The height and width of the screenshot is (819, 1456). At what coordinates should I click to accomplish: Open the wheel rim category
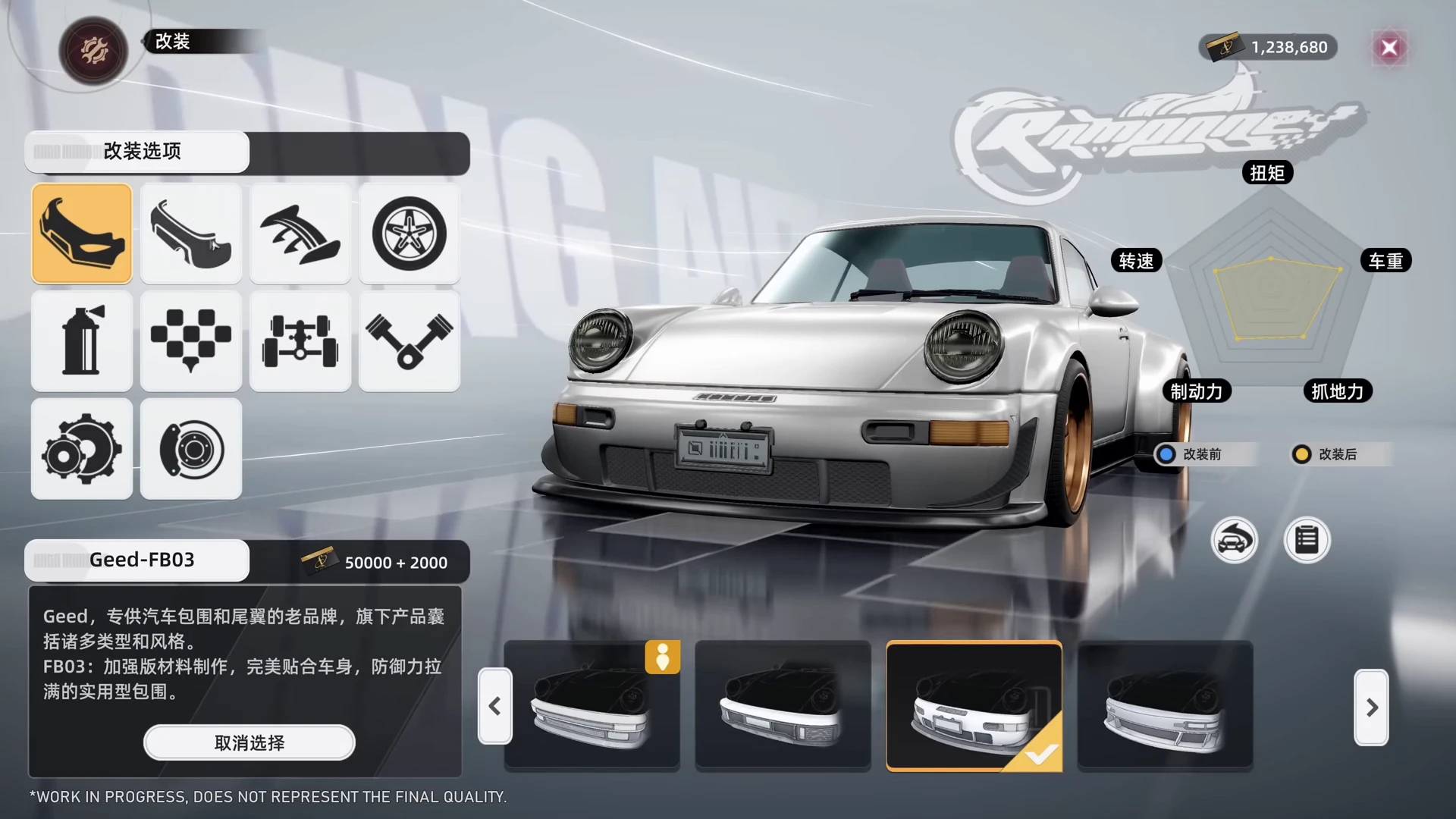[409, 234]
